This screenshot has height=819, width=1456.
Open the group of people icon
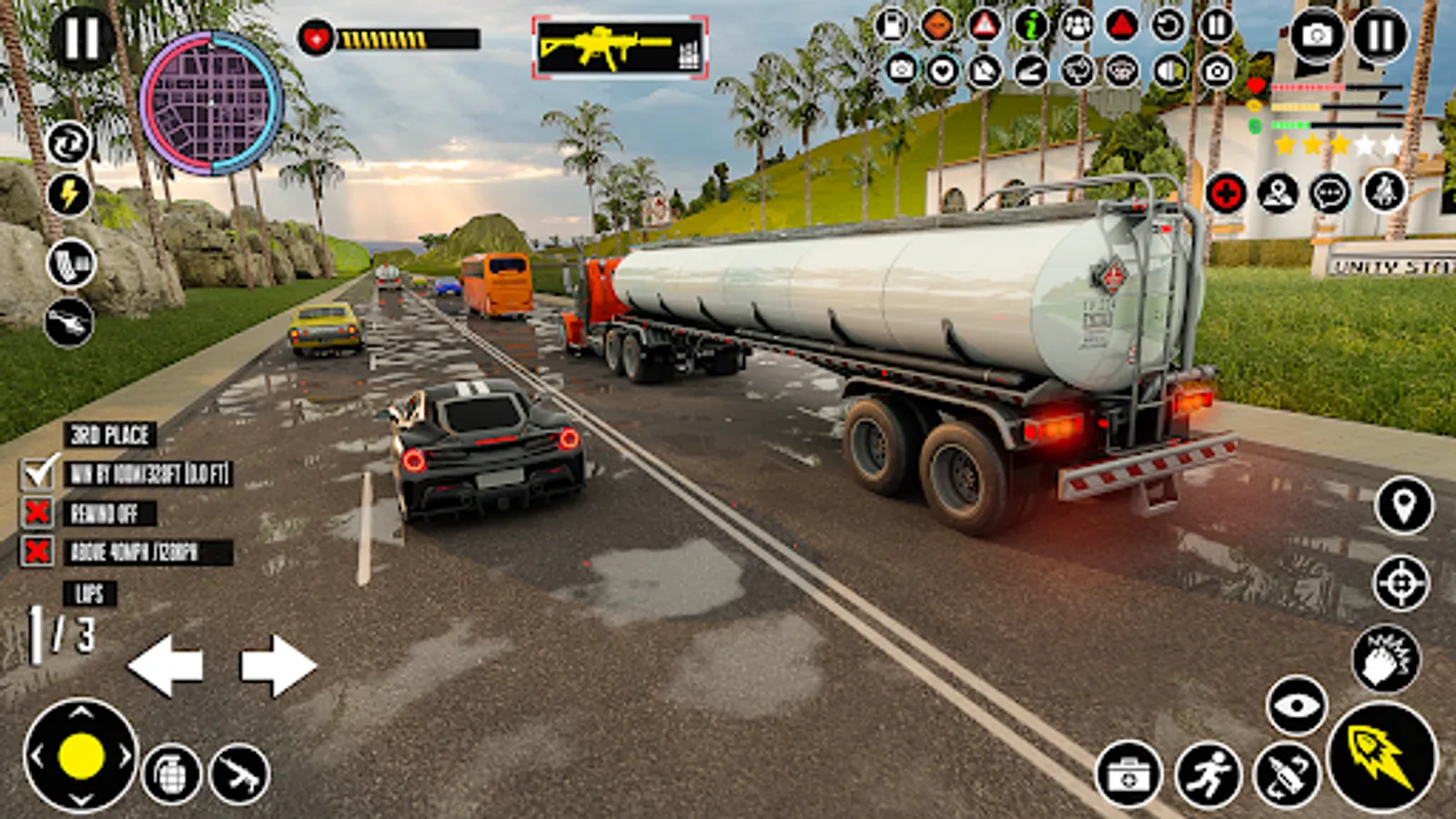pyautogui.click(x=1077, y=25)
